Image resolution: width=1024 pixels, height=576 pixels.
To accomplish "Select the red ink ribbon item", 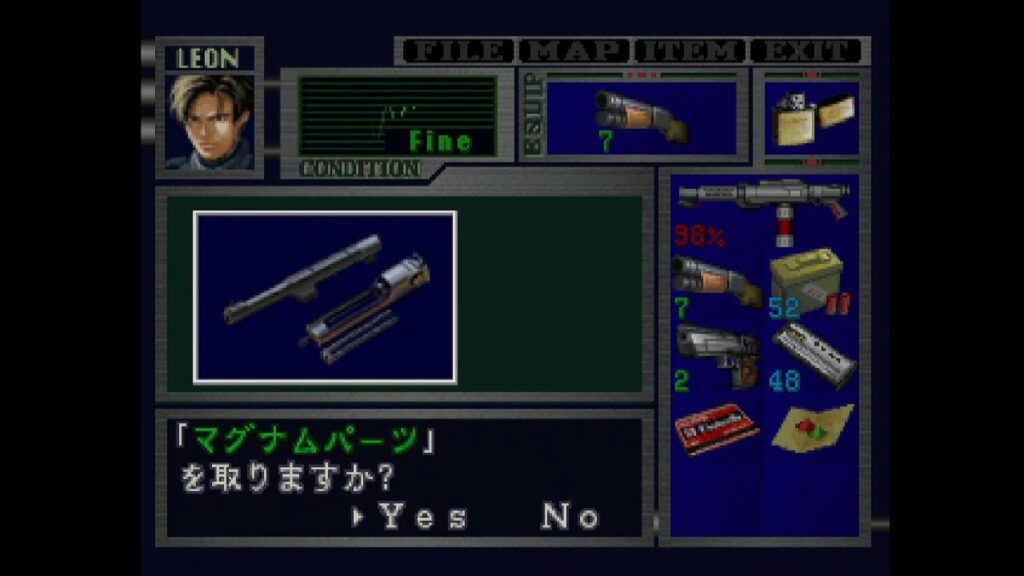I will (716, 428).
